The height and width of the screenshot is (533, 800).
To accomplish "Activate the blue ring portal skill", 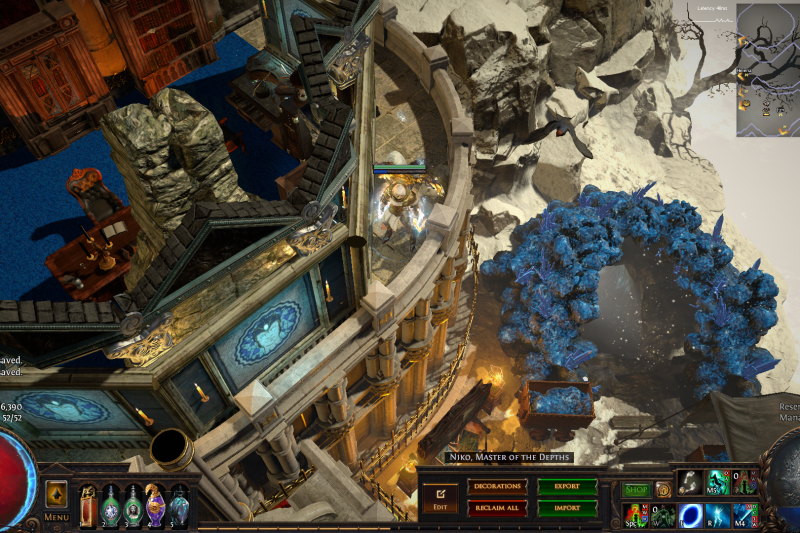I will [x=690, y=515].
